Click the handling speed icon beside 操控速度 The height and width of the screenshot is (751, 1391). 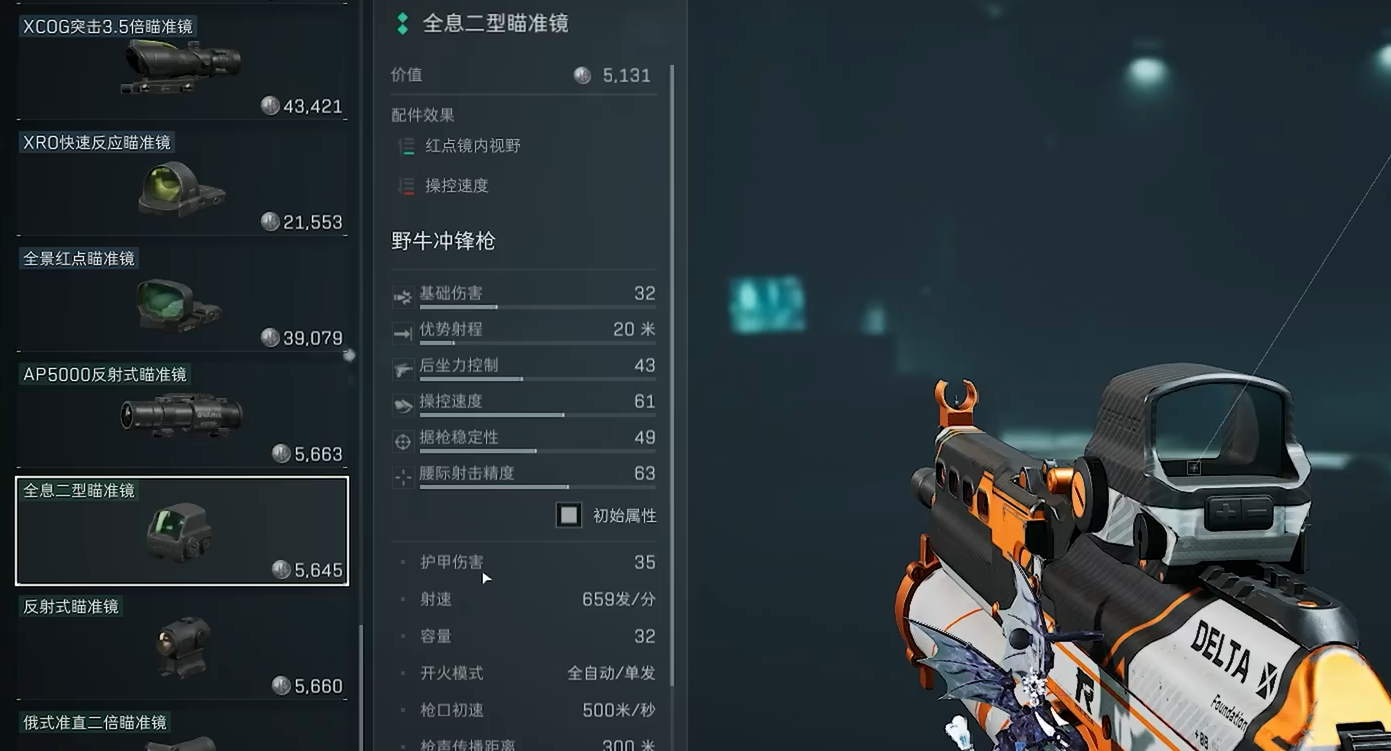coord(403,404)
